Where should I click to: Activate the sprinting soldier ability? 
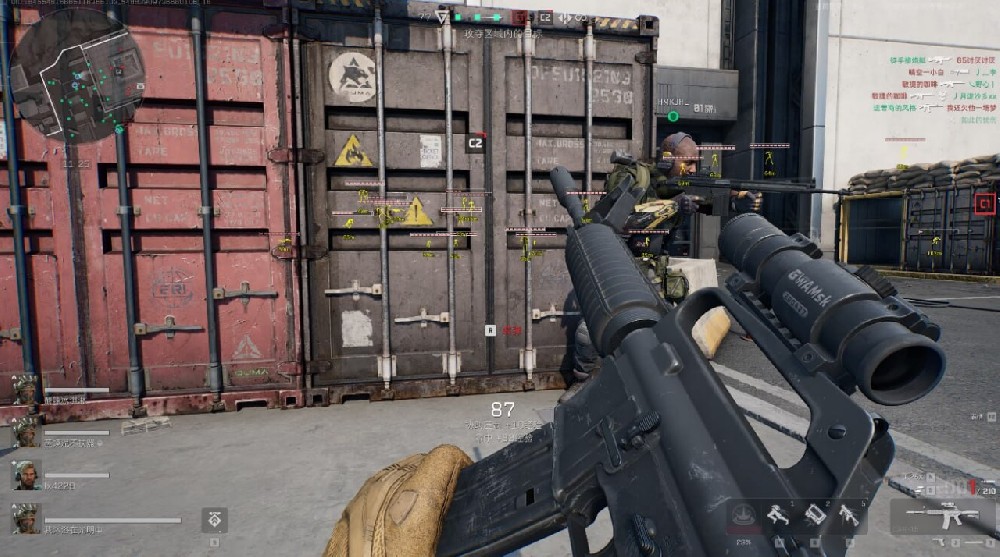click(x=779, y=515)
